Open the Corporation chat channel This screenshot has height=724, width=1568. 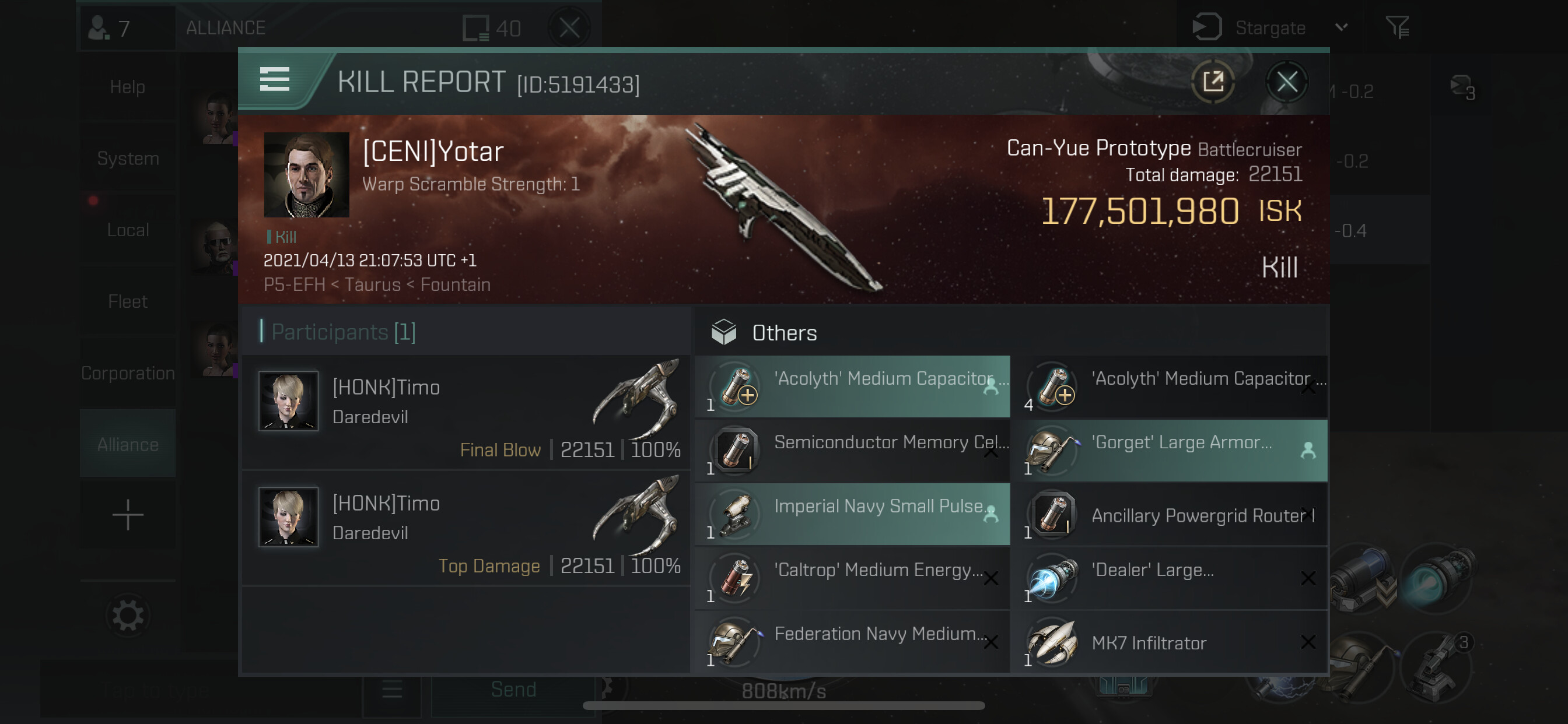coord(128,373)
